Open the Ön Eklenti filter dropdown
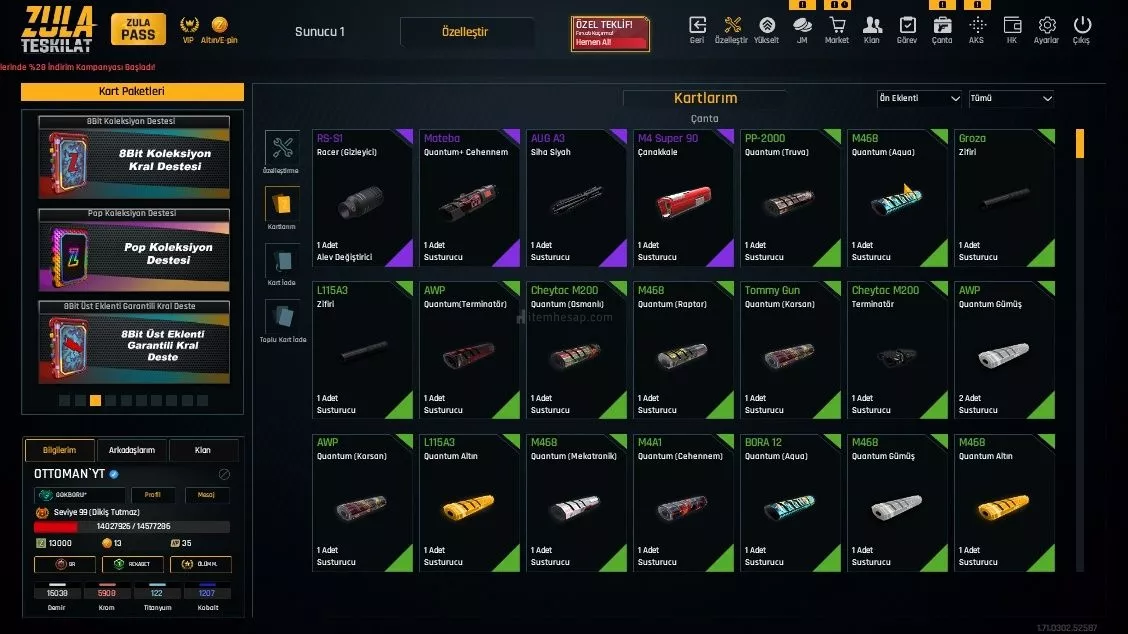The image size is (1128, 634). click(919, 98)
